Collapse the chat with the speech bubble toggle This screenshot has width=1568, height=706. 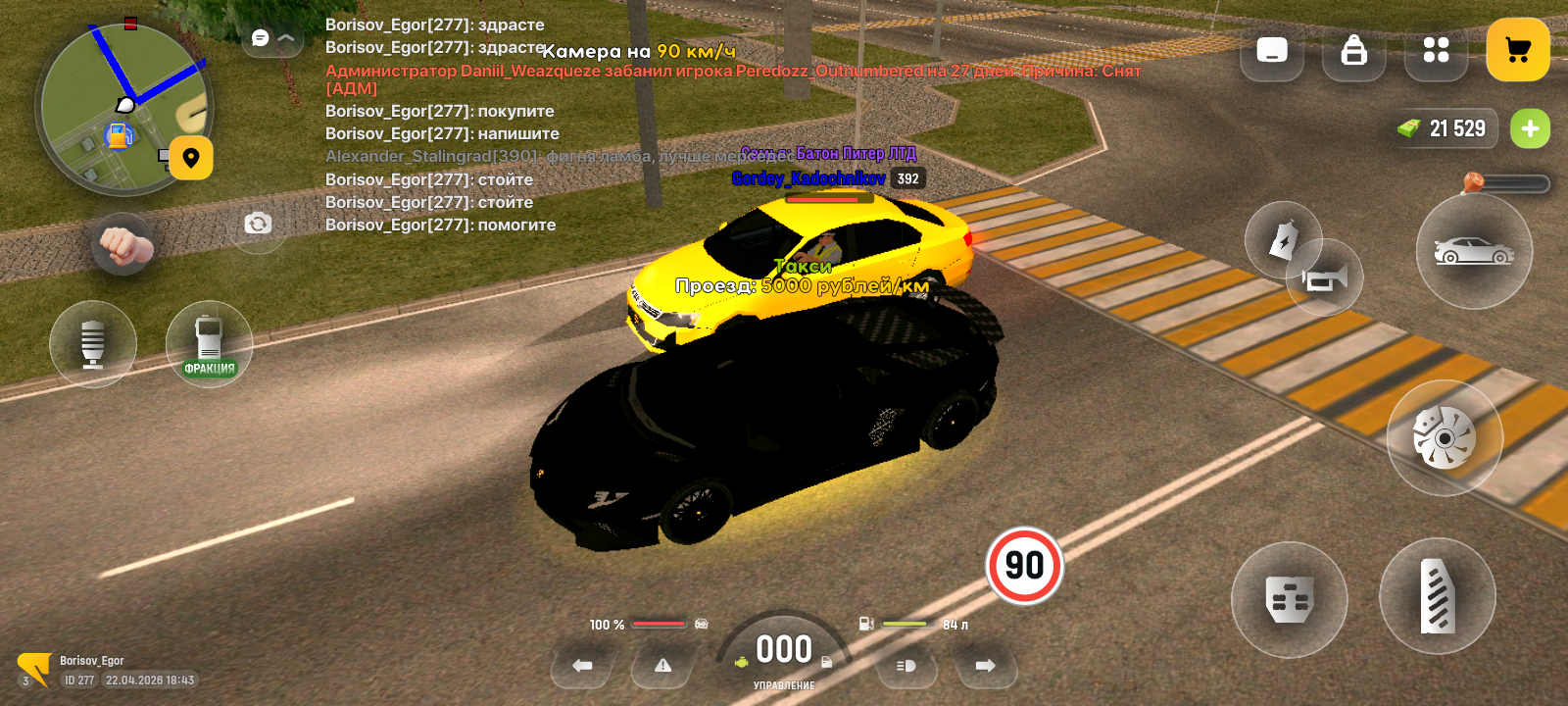272,38
